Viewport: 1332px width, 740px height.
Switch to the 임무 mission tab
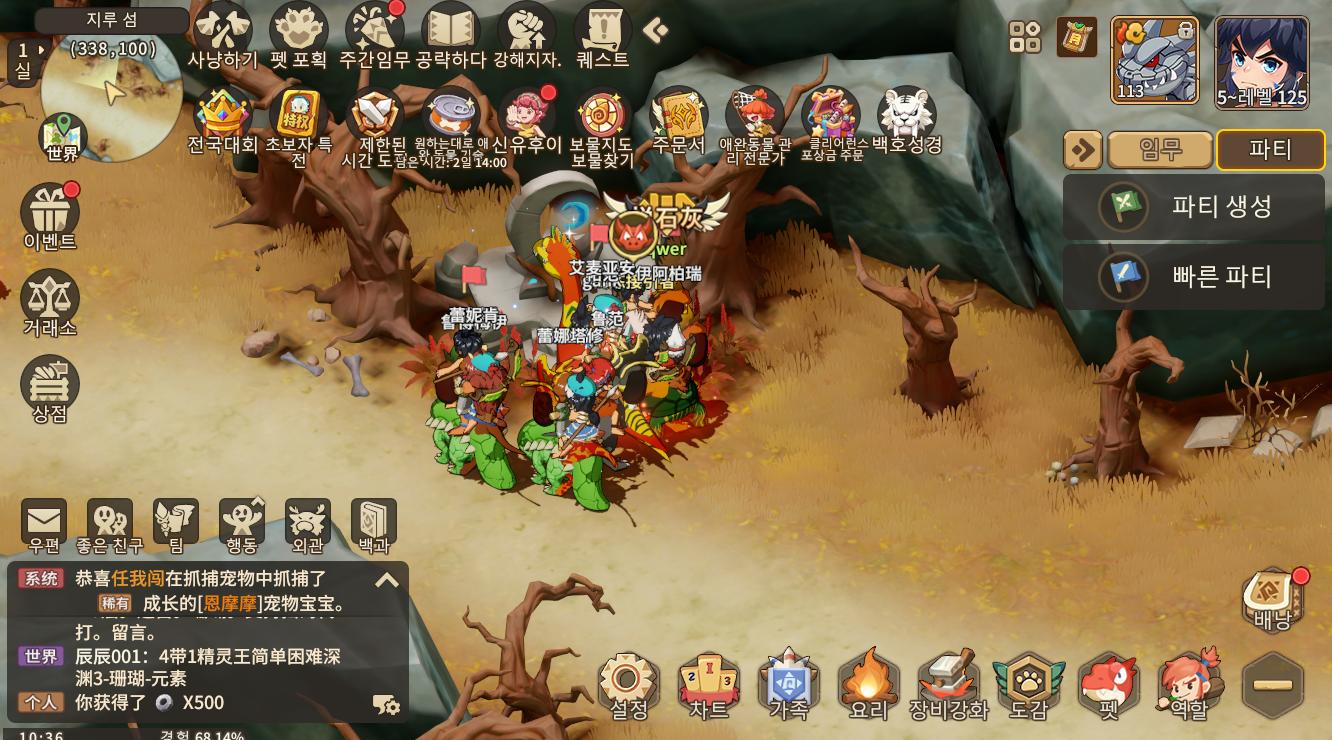click(x=1160, y=150)
